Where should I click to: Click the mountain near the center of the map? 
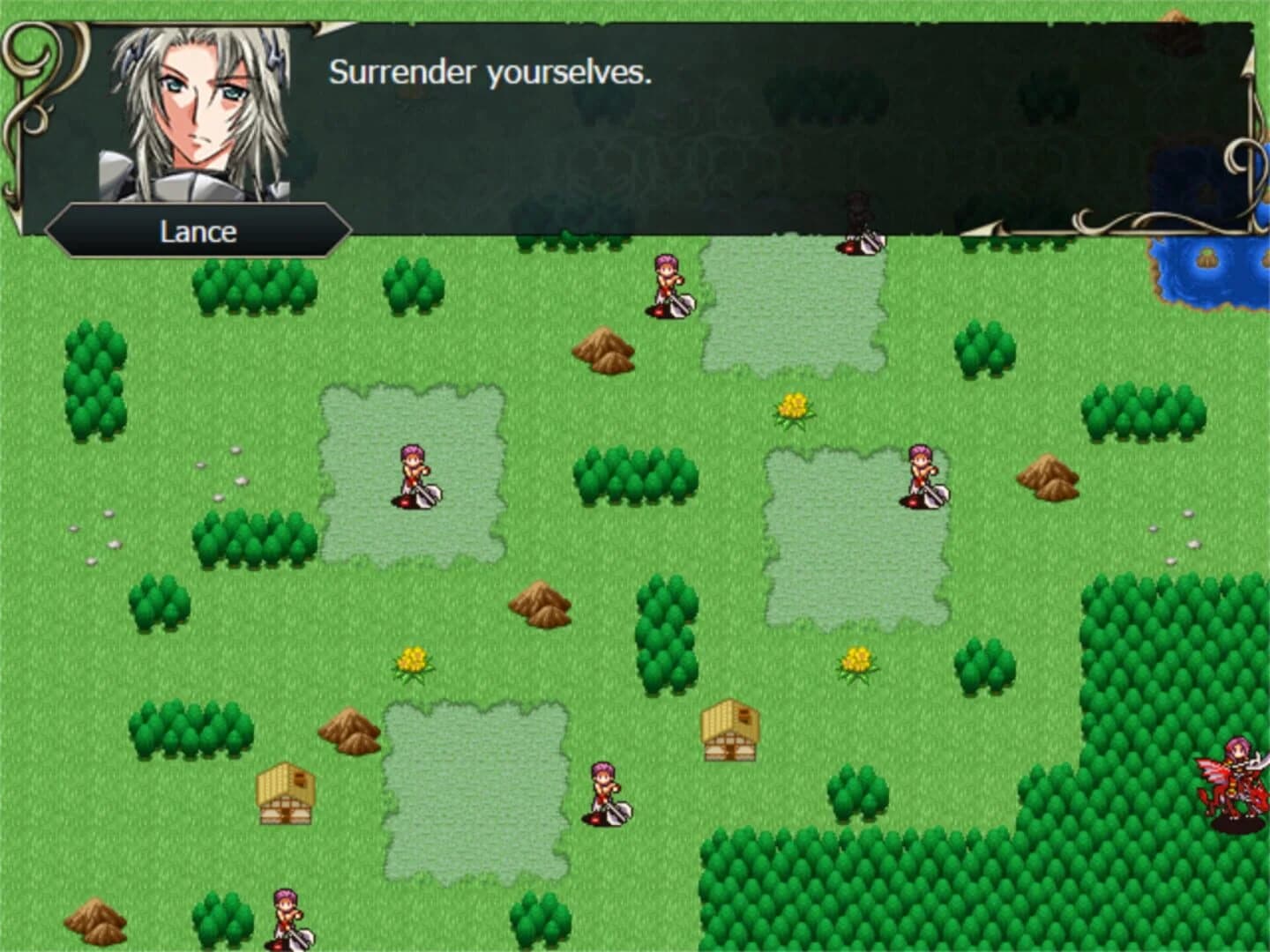click(538, 604)
